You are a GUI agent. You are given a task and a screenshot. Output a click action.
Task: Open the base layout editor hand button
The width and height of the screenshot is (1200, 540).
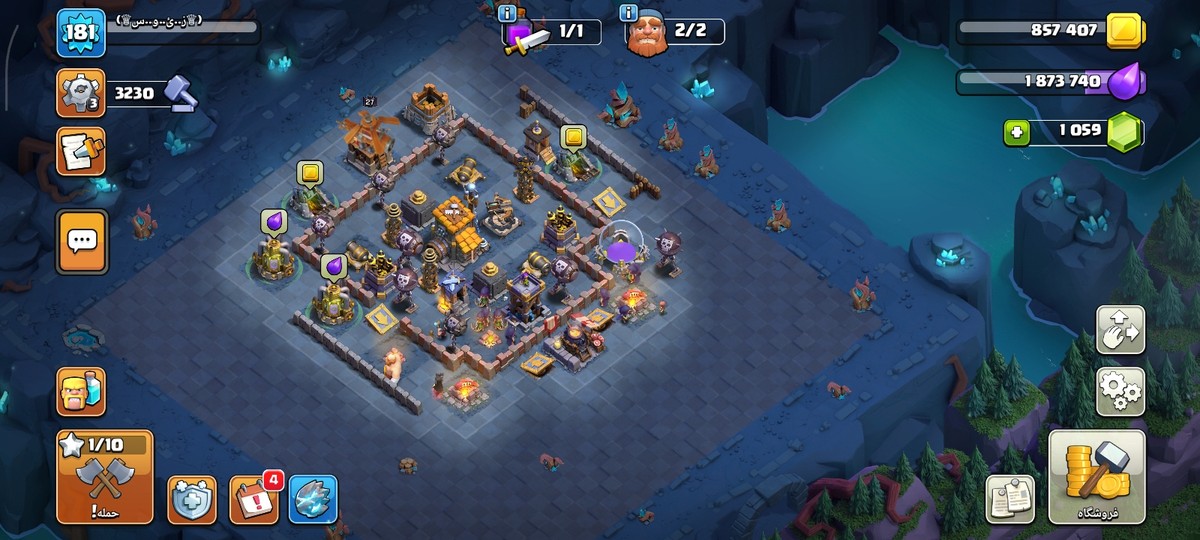pyautogui.click(x=1120, y=330)
